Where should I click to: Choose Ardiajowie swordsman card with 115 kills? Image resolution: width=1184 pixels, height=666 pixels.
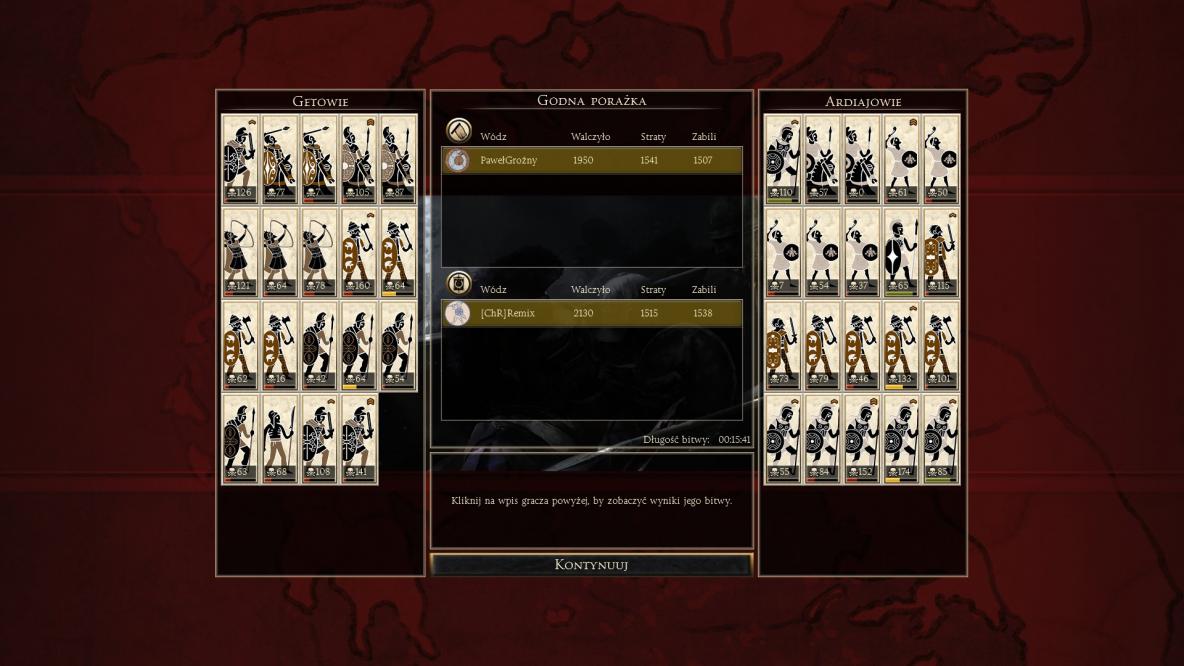coord(940,252)
